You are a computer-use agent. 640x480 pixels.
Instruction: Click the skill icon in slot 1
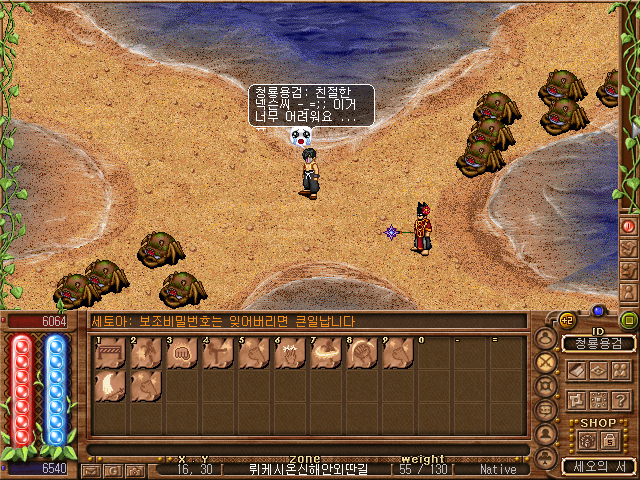coord(110,354)
